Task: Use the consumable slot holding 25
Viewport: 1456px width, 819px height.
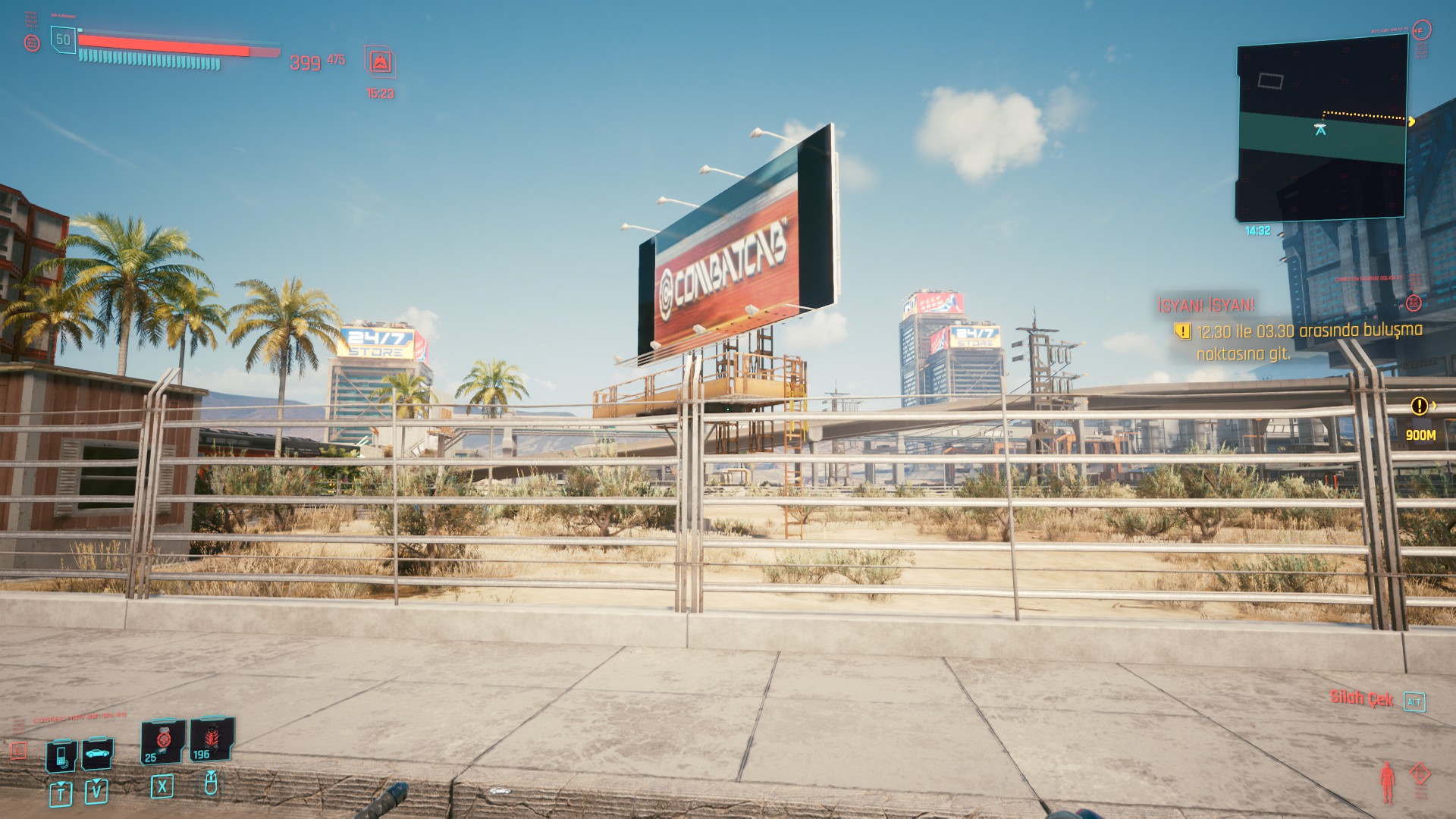Action: point(162,741)
